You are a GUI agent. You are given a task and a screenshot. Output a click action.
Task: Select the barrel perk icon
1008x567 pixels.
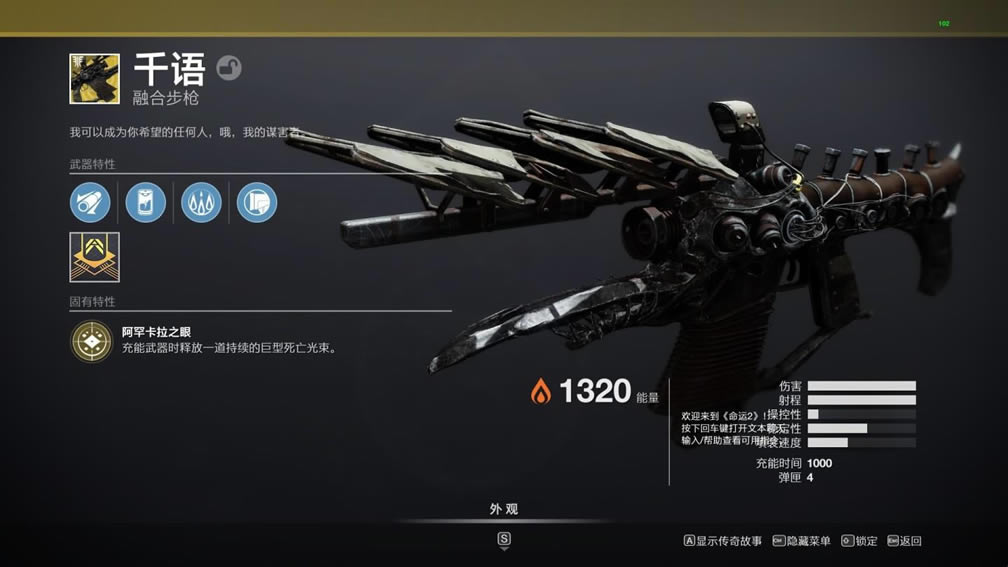[x=90, y=202]
